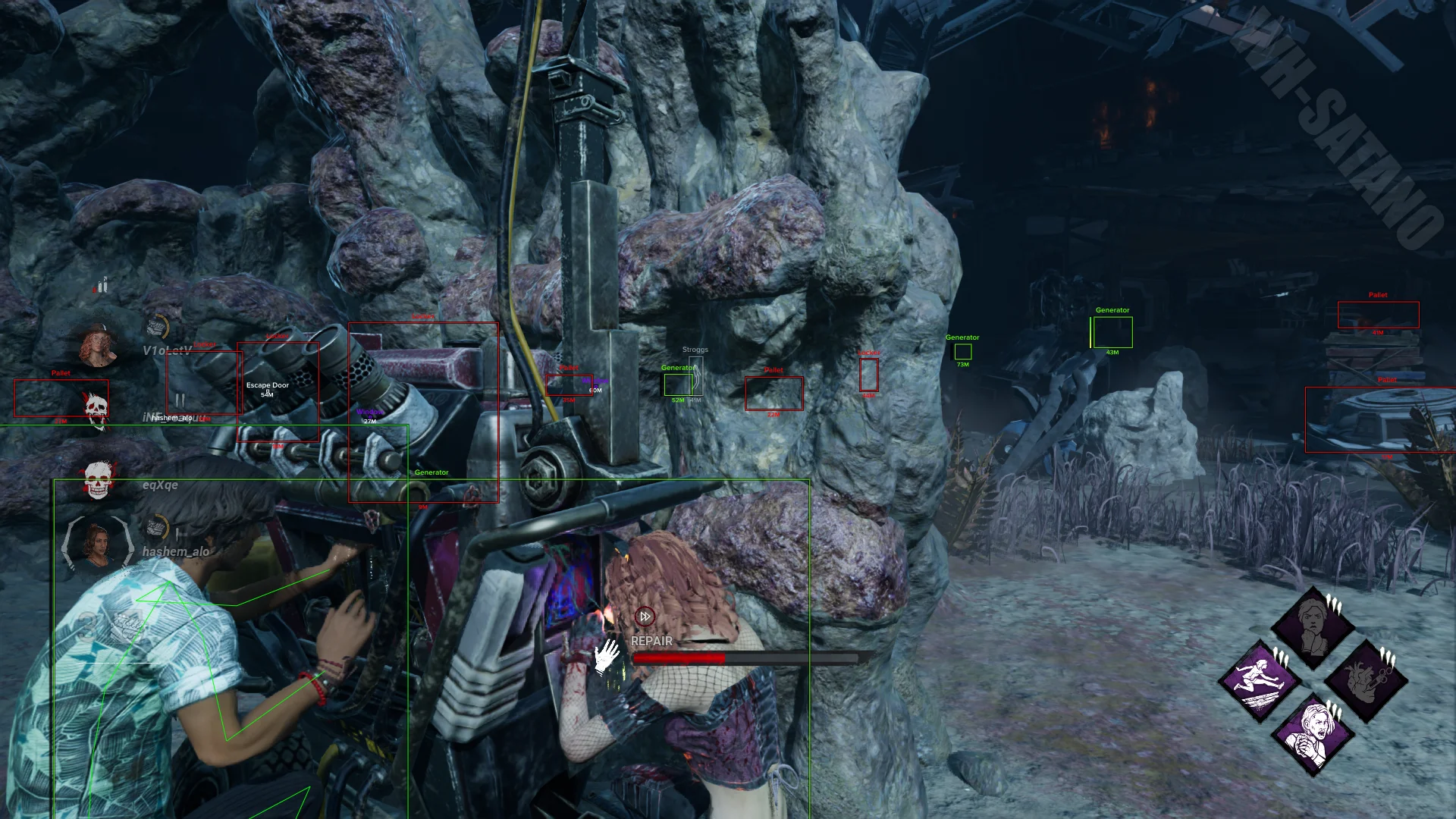Click the perk showing a fist-to-chin face

coord(1313,626)
